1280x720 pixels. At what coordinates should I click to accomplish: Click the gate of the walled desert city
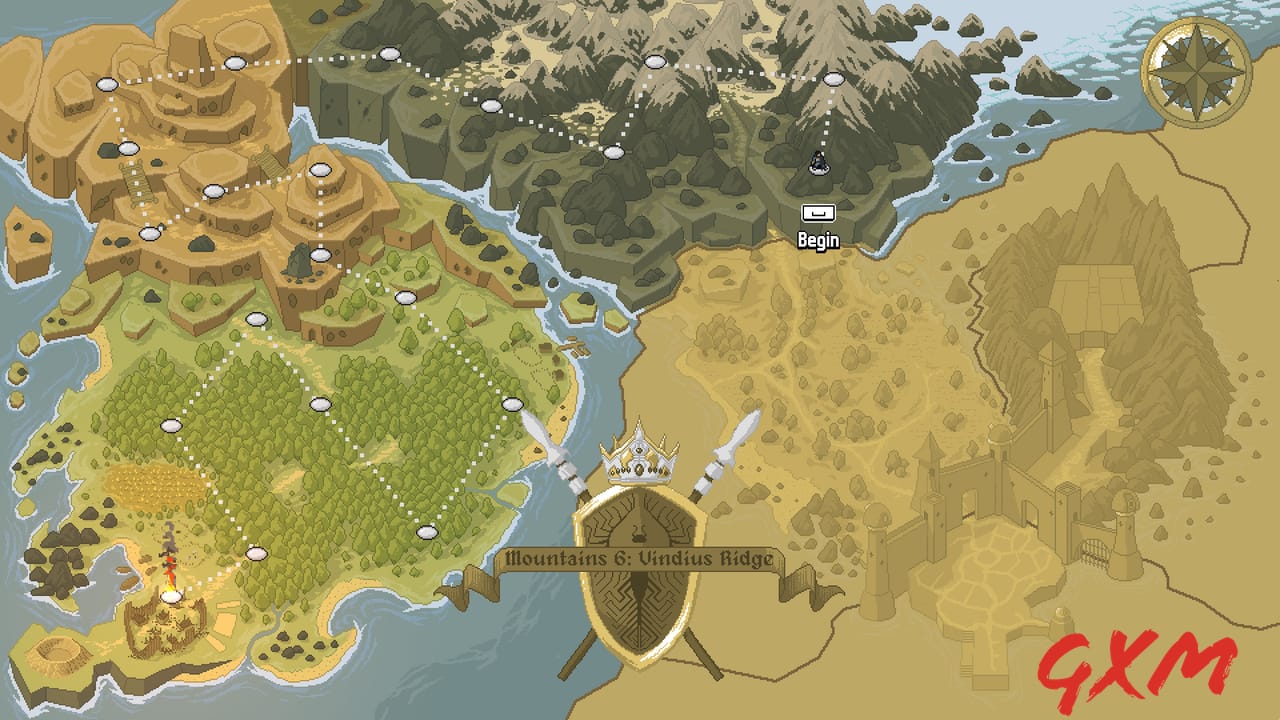pos(1092,551)
